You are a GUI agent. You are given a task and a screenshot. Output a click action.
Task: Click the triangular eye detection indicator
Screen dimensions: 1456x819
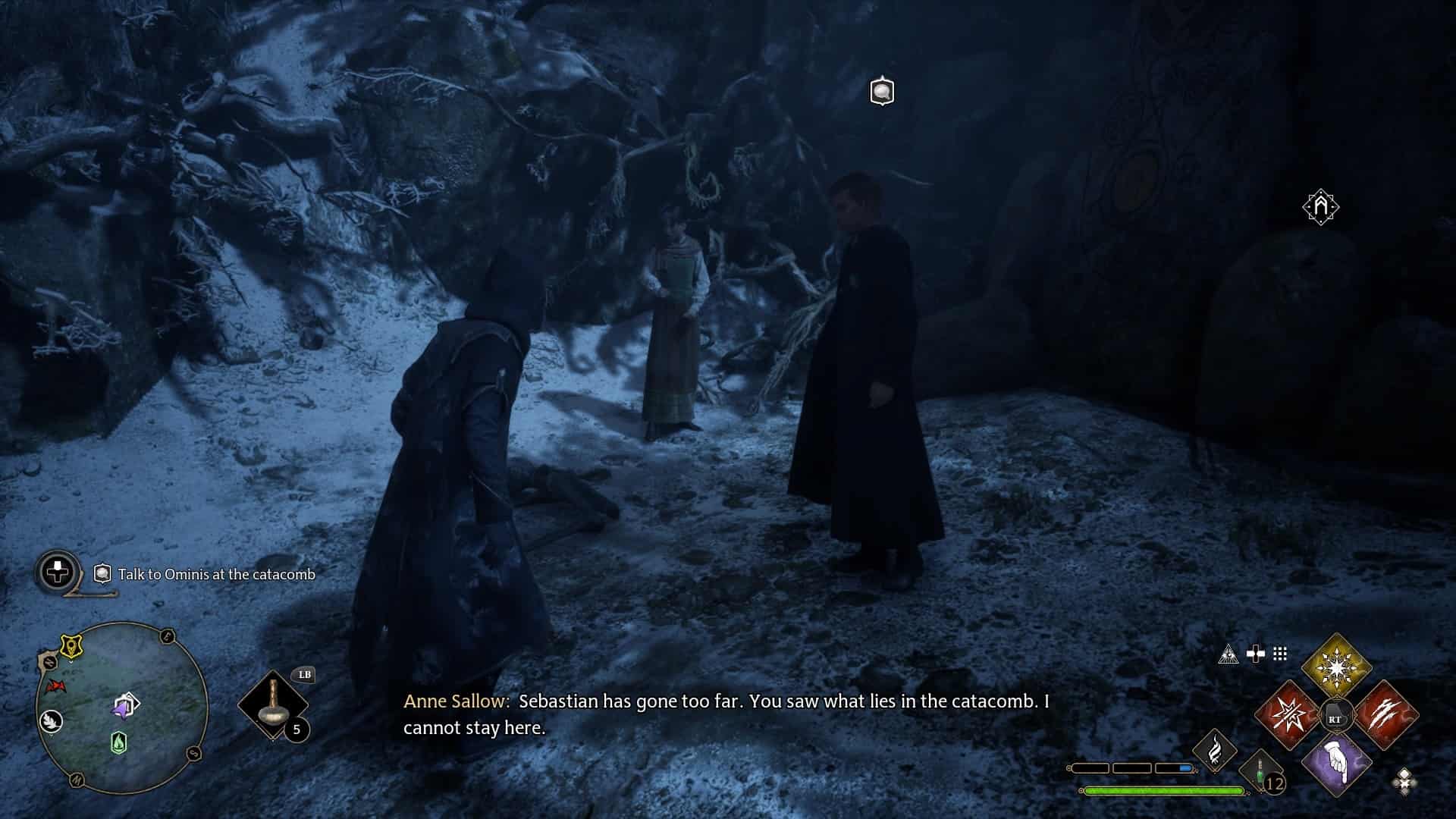1228,655
